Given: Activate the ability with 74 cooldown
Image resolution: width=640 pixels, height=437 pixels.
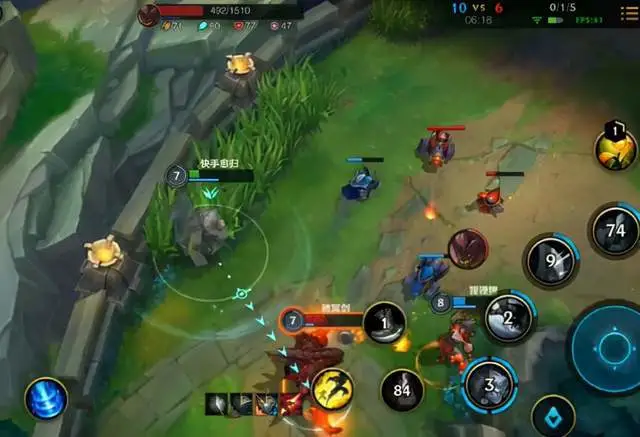Looking at the screenshot, I should pyautogui.click(x=615, y=229).
